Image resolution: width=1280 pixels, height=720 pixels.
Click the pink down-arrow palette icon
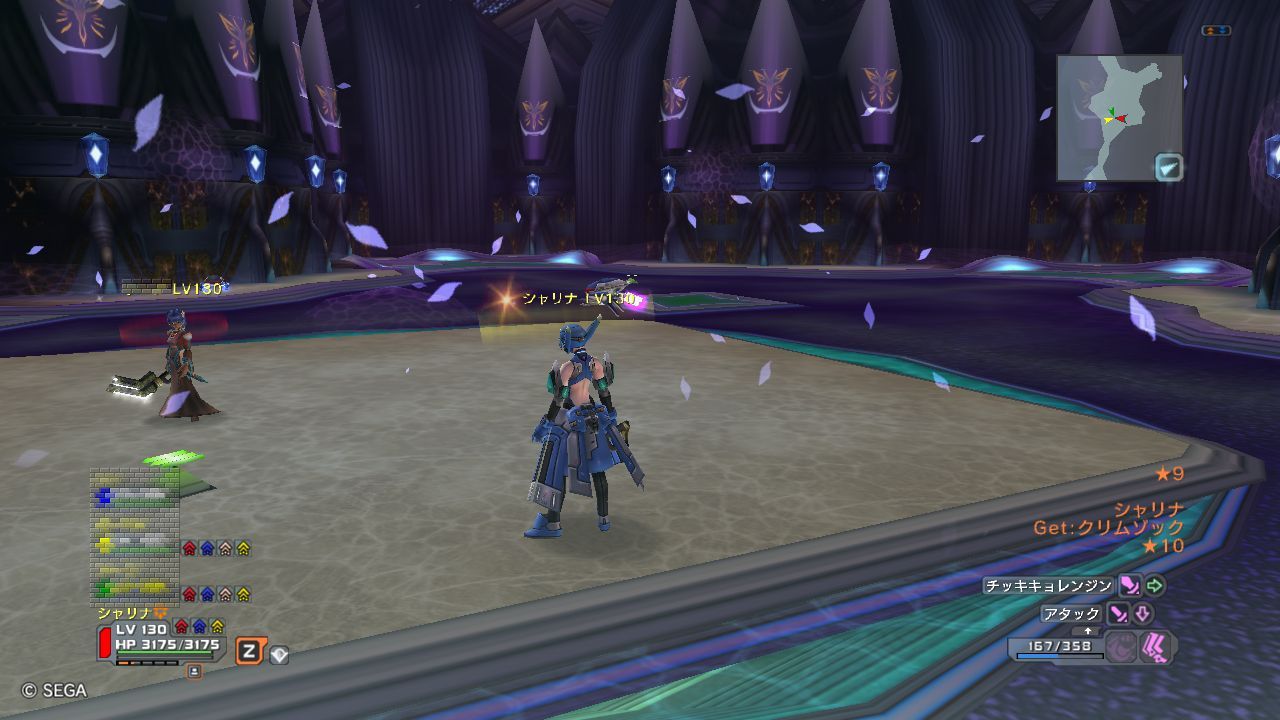click(1143, 614)
